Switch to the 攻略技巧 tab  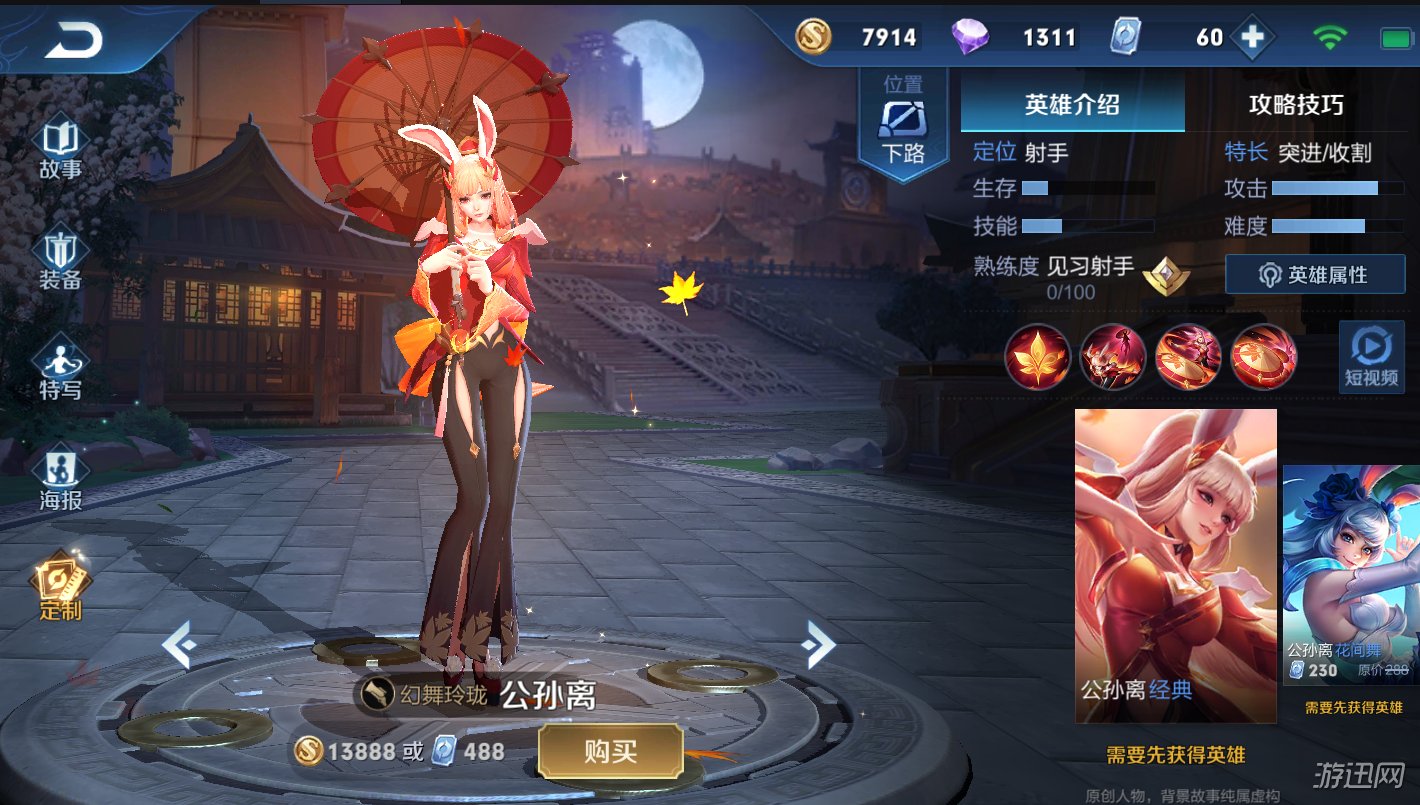coord(1296,104)
